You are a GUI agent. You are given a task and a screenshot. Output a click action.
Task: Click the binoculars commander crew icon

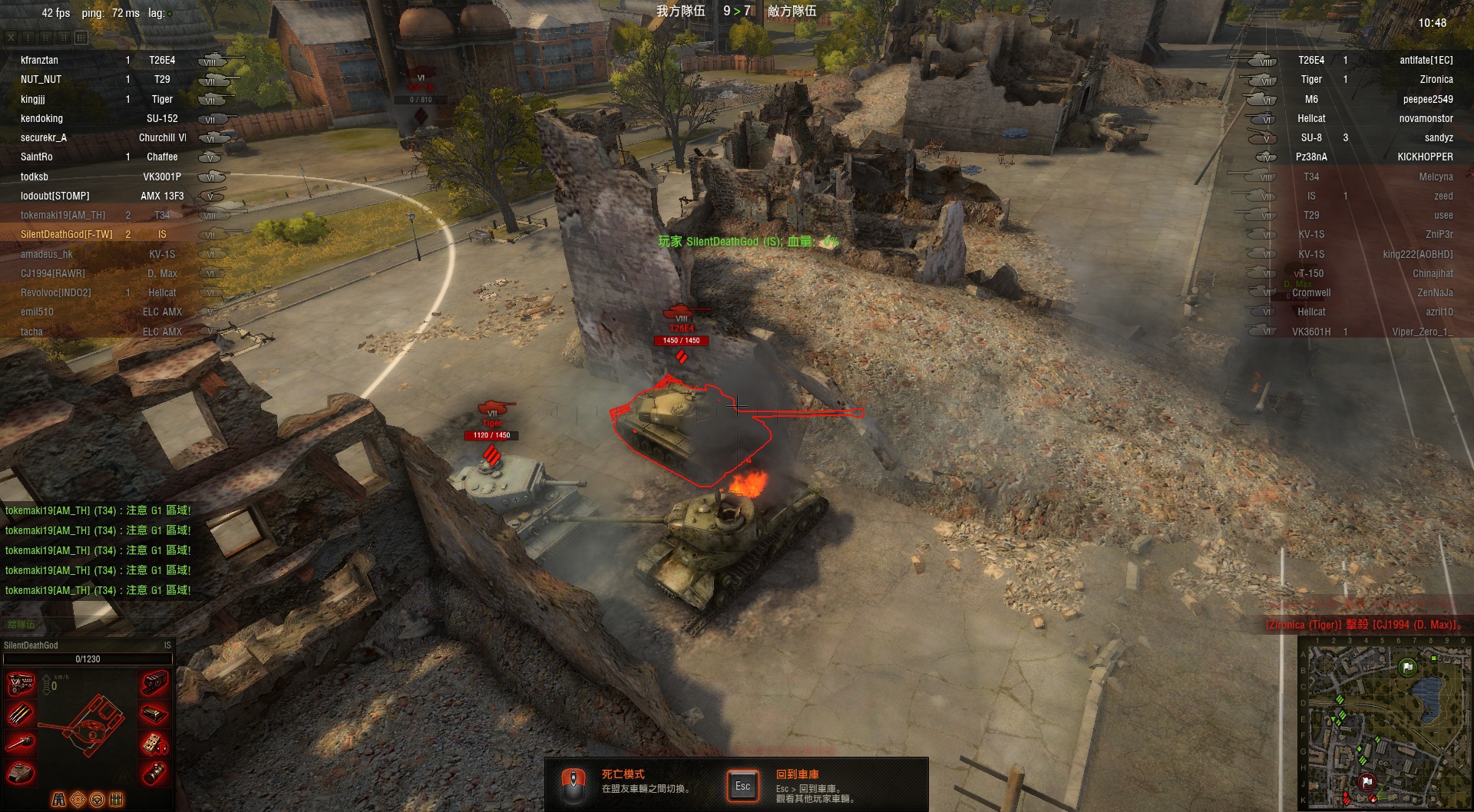(59, 800)
